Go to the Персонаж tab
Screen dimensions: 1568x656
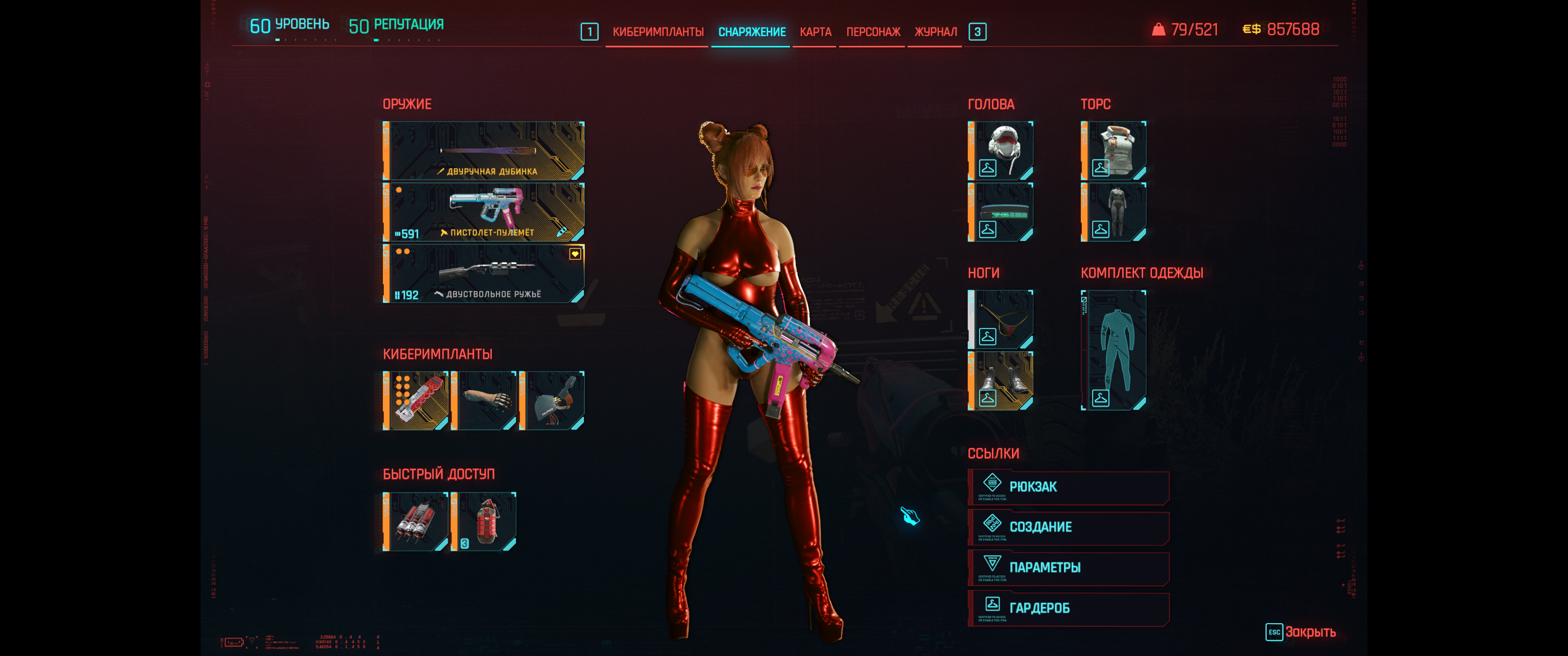pos(873,31)
